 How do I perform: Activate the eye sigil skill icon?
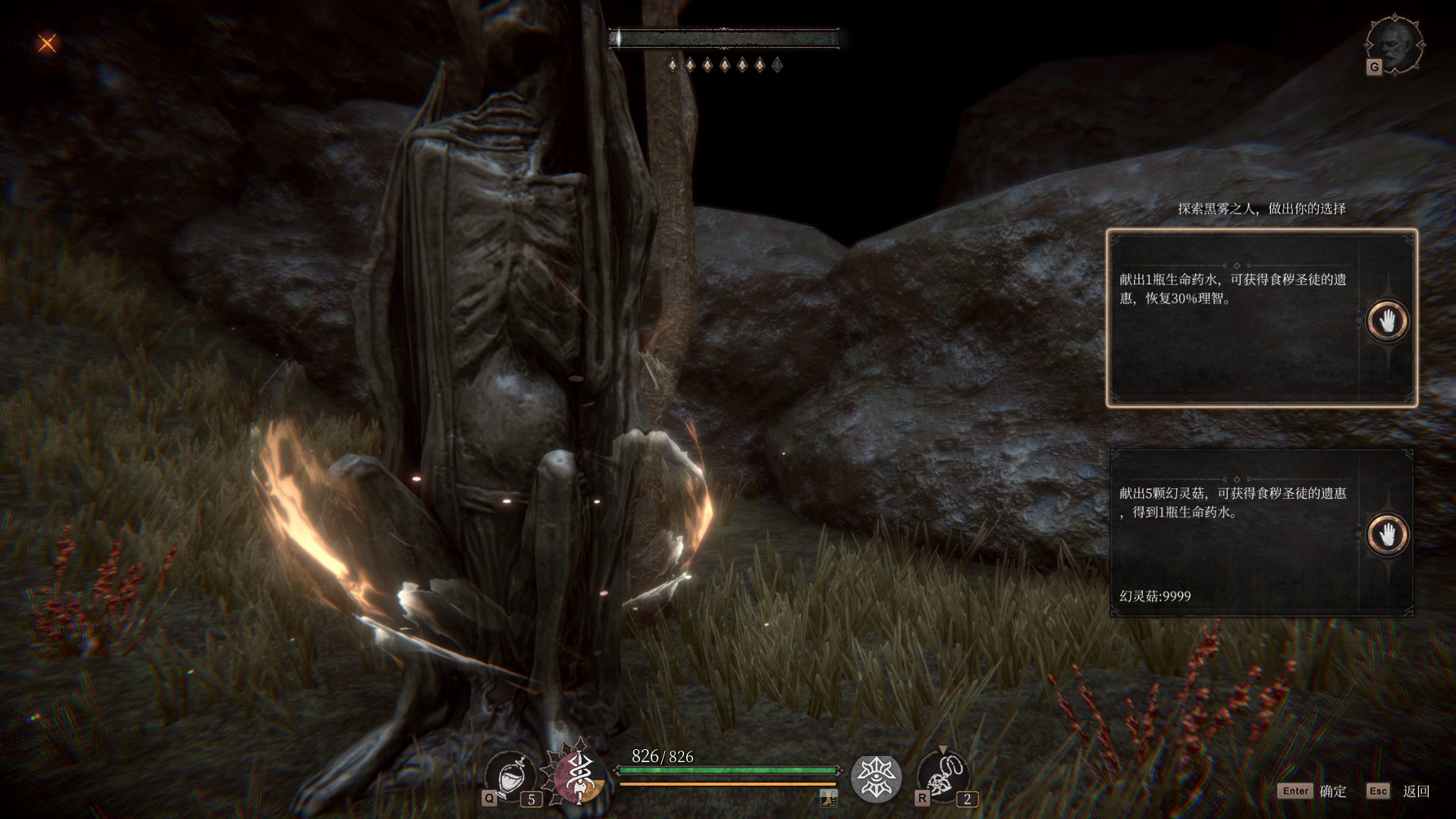coord(876,778)
